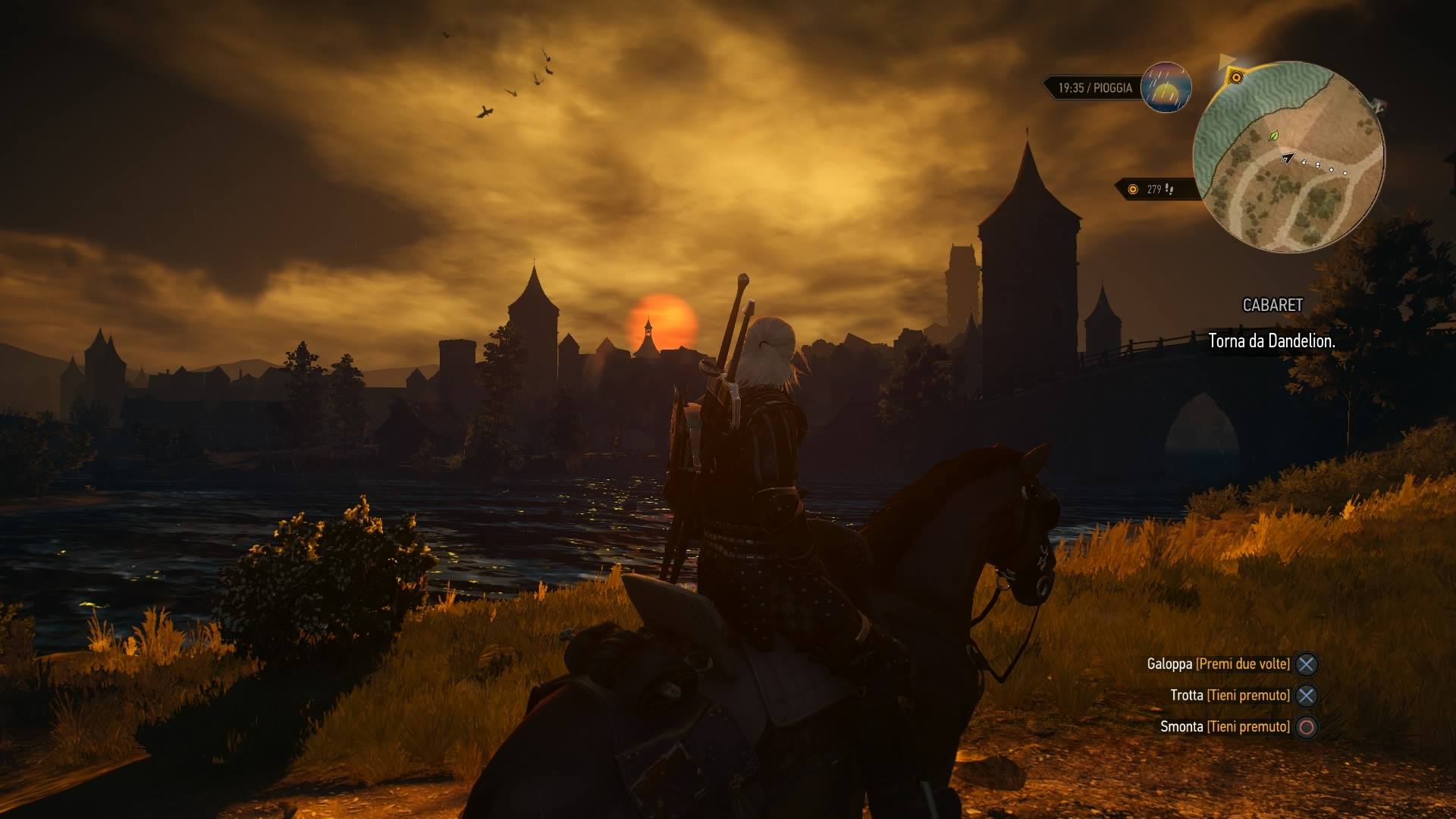
Task: Click the yellow quest objective marker on minimap
Action: click(1236, 77)
